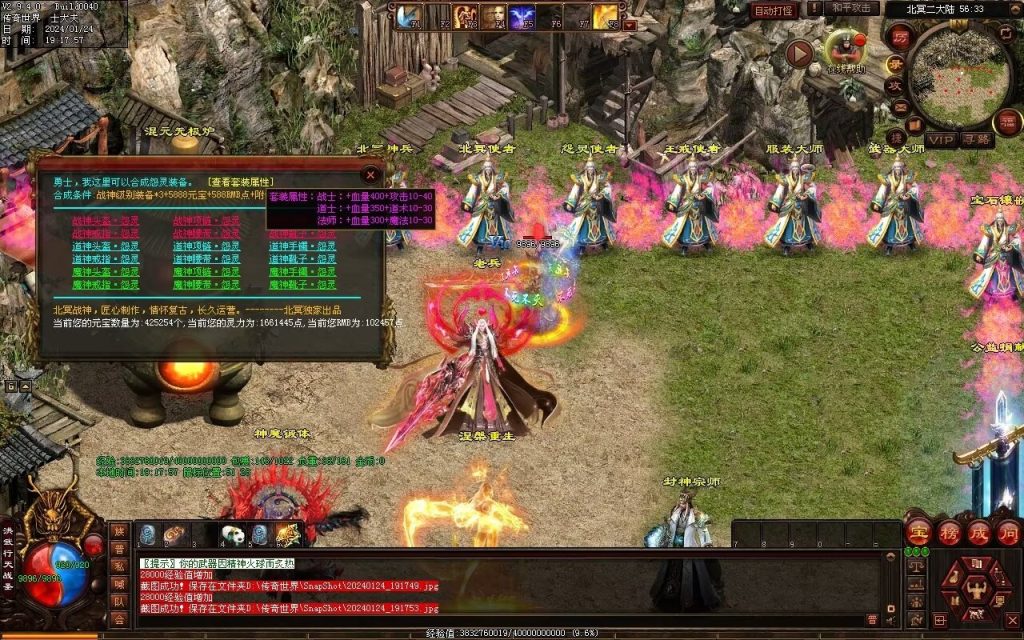Select 战神头盔·怨灵 red entry
The image size is (1024, 640).
pyautogui.click(x=106, y=220)
